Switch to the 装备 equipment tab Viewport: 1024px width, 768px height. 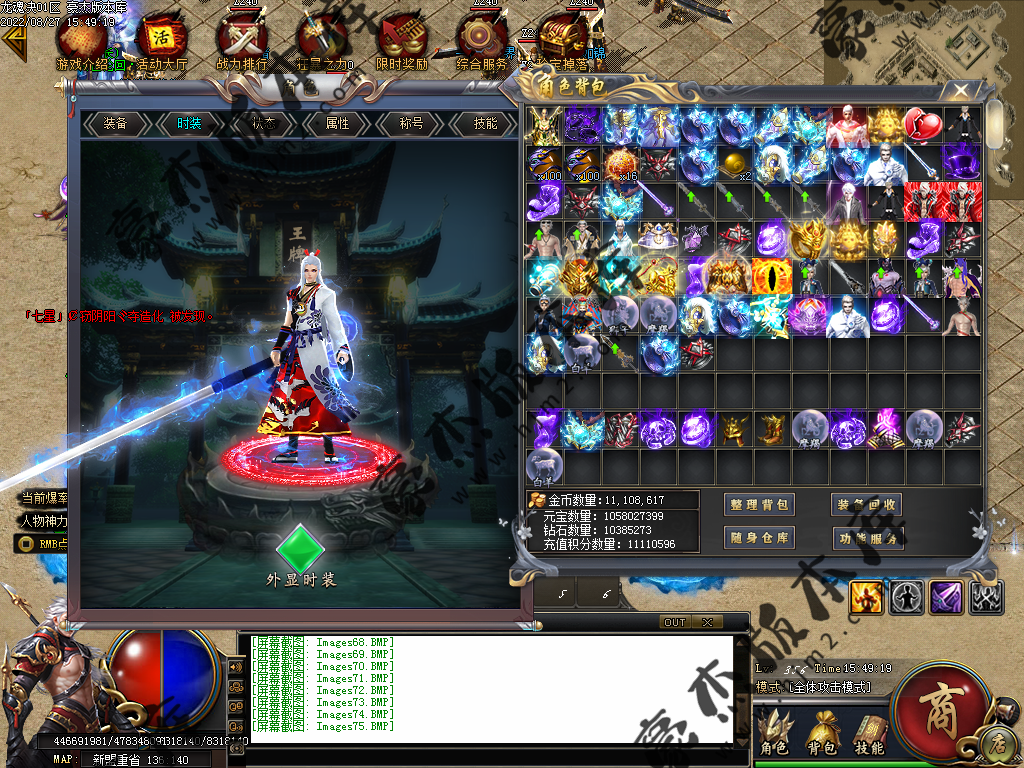click(x=116, y=124)
